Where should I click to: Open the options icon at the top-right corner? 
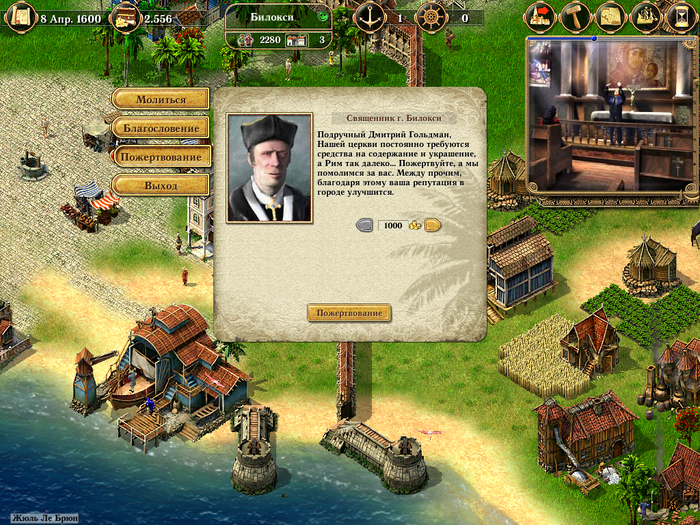(x=680, y=17)
